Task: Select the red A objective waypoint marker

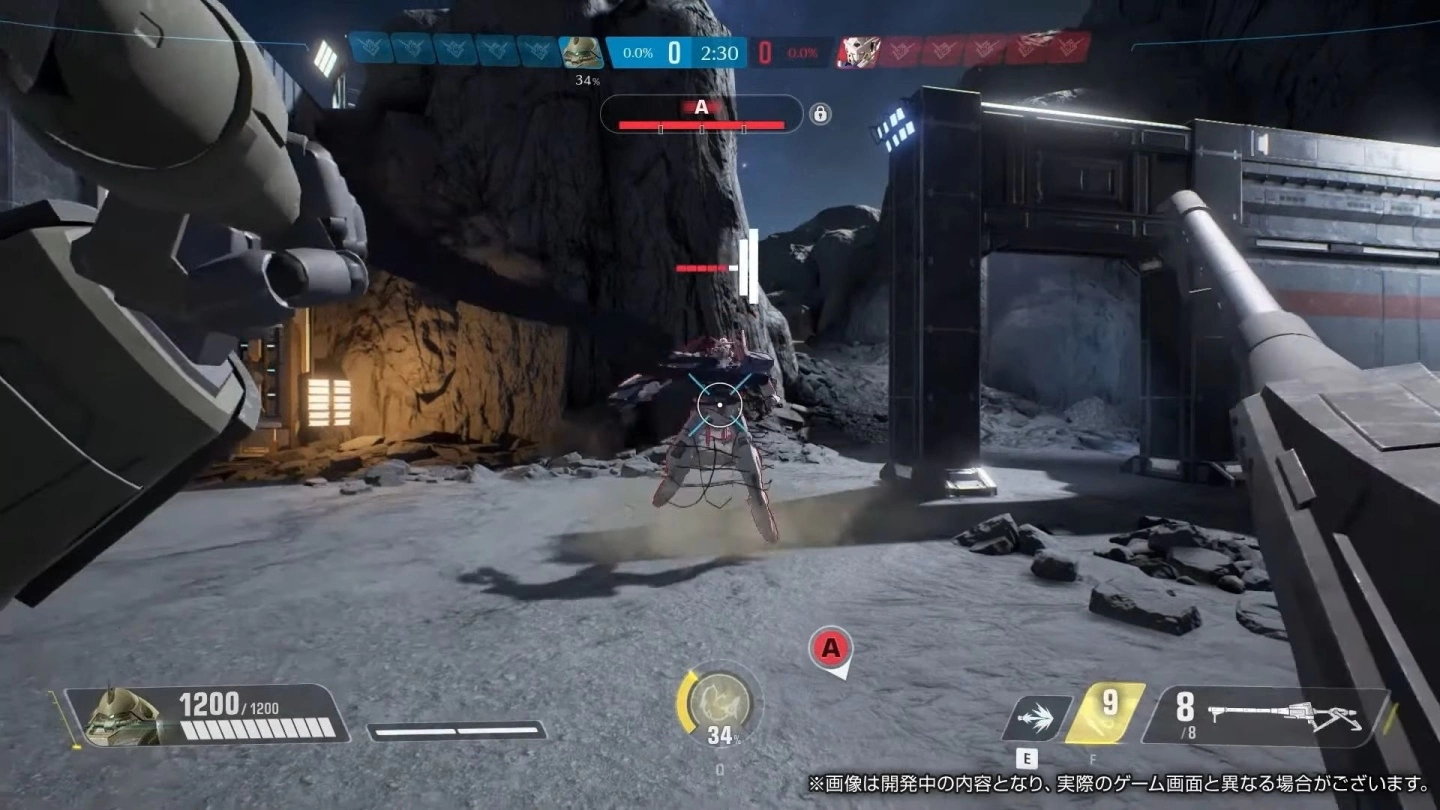Action: [x=830, y=650]
